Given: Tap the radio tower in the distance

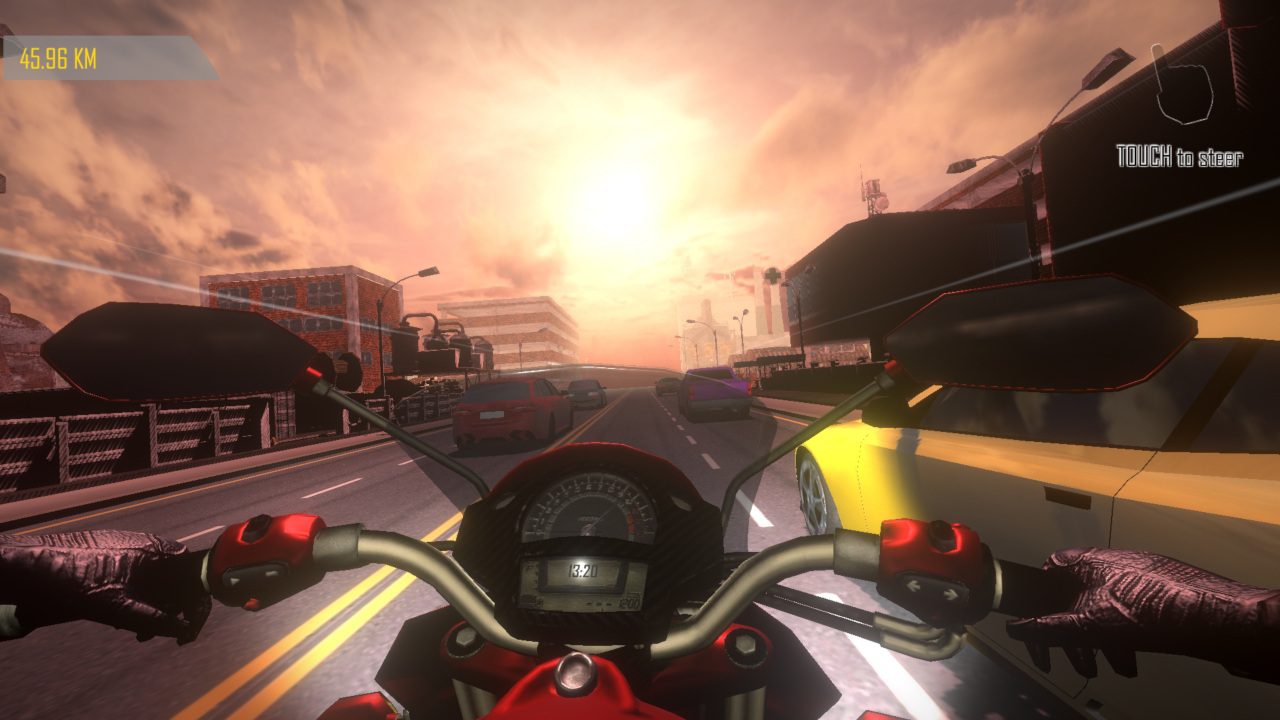Looking at the screenshot, I should pyautogui.click(x=872, y=195).
